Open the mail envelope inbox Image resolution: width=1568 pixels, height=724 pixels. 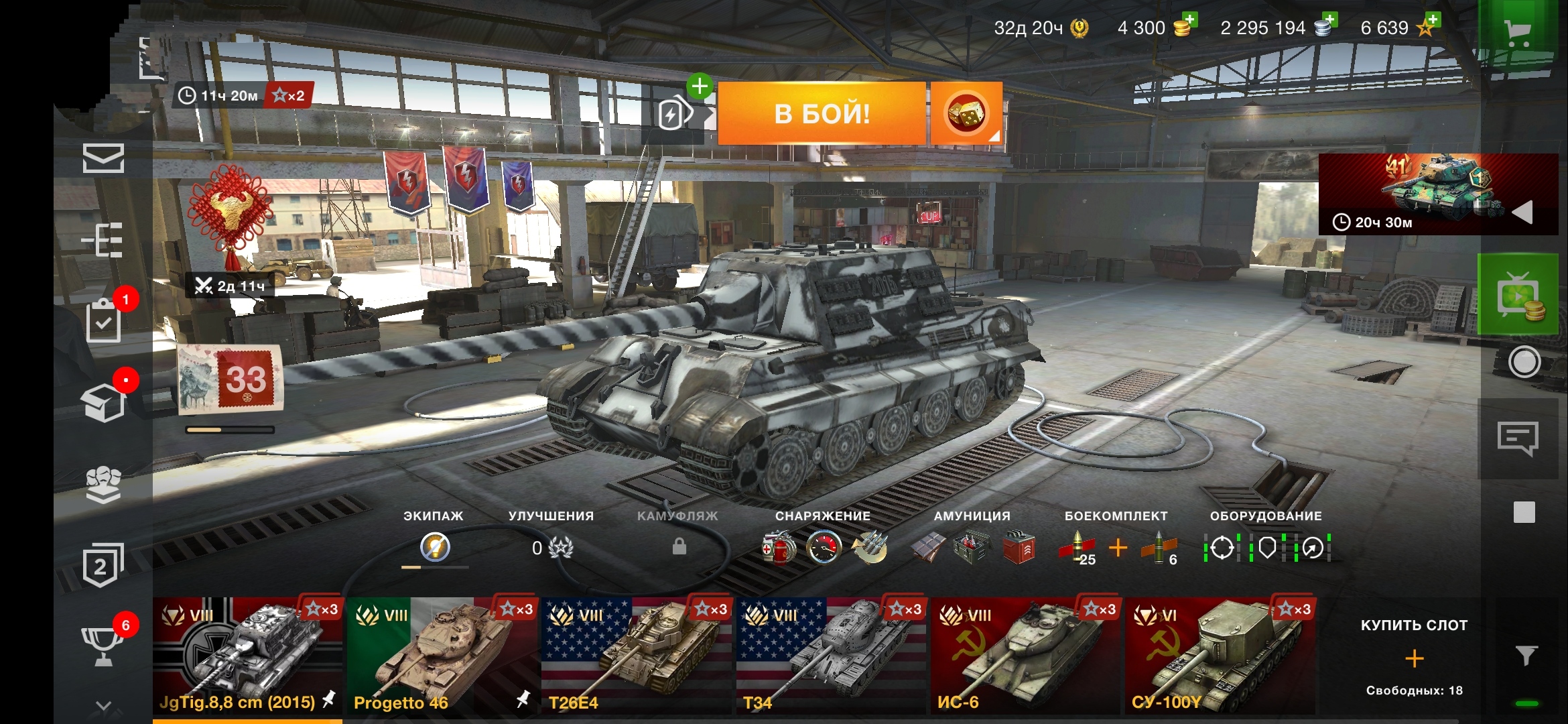(x=103, y=159)
